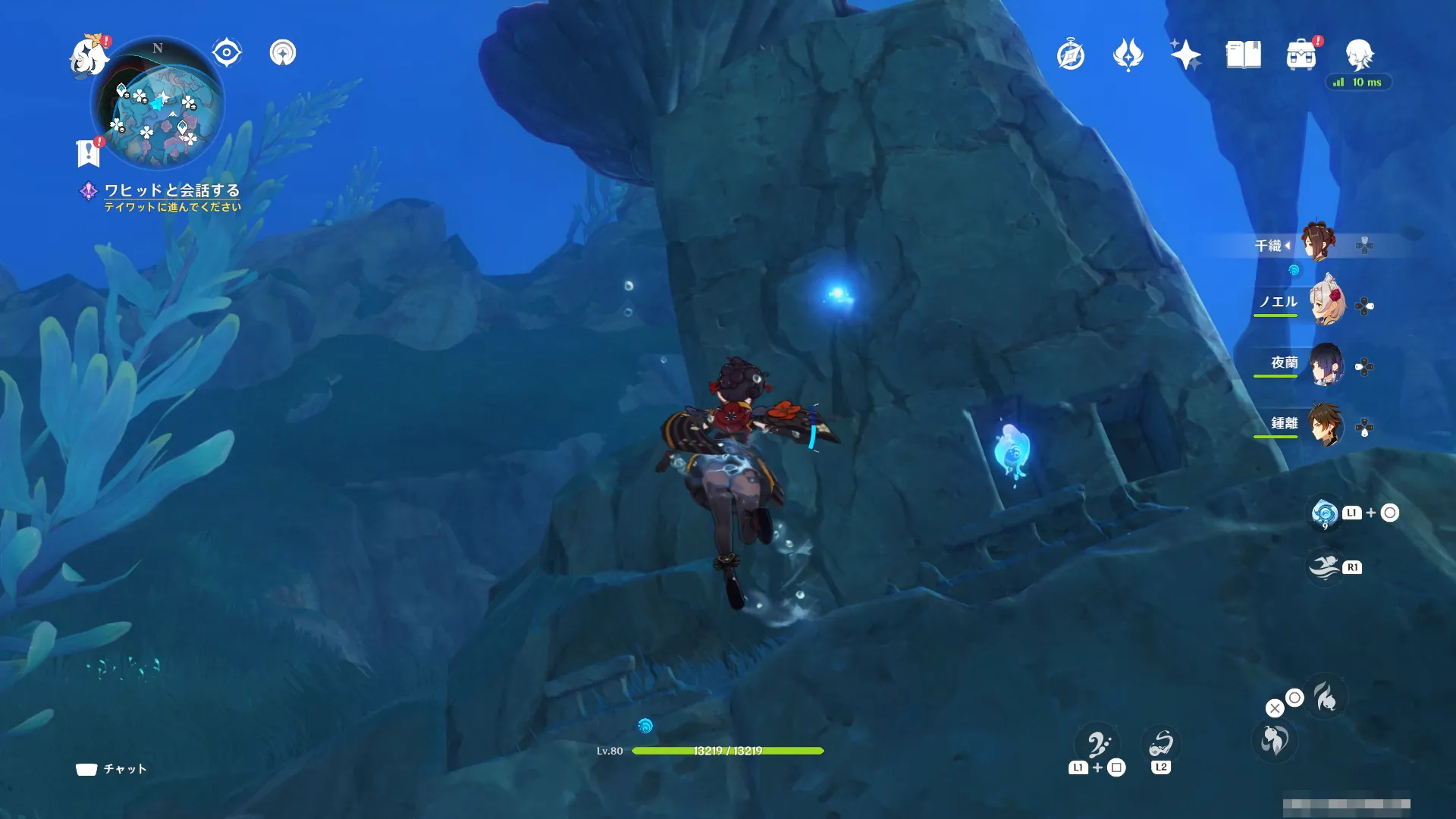Click the round icon beside the eye icon
Viewport: 1456px width, 819px height.
coord(283,53)
